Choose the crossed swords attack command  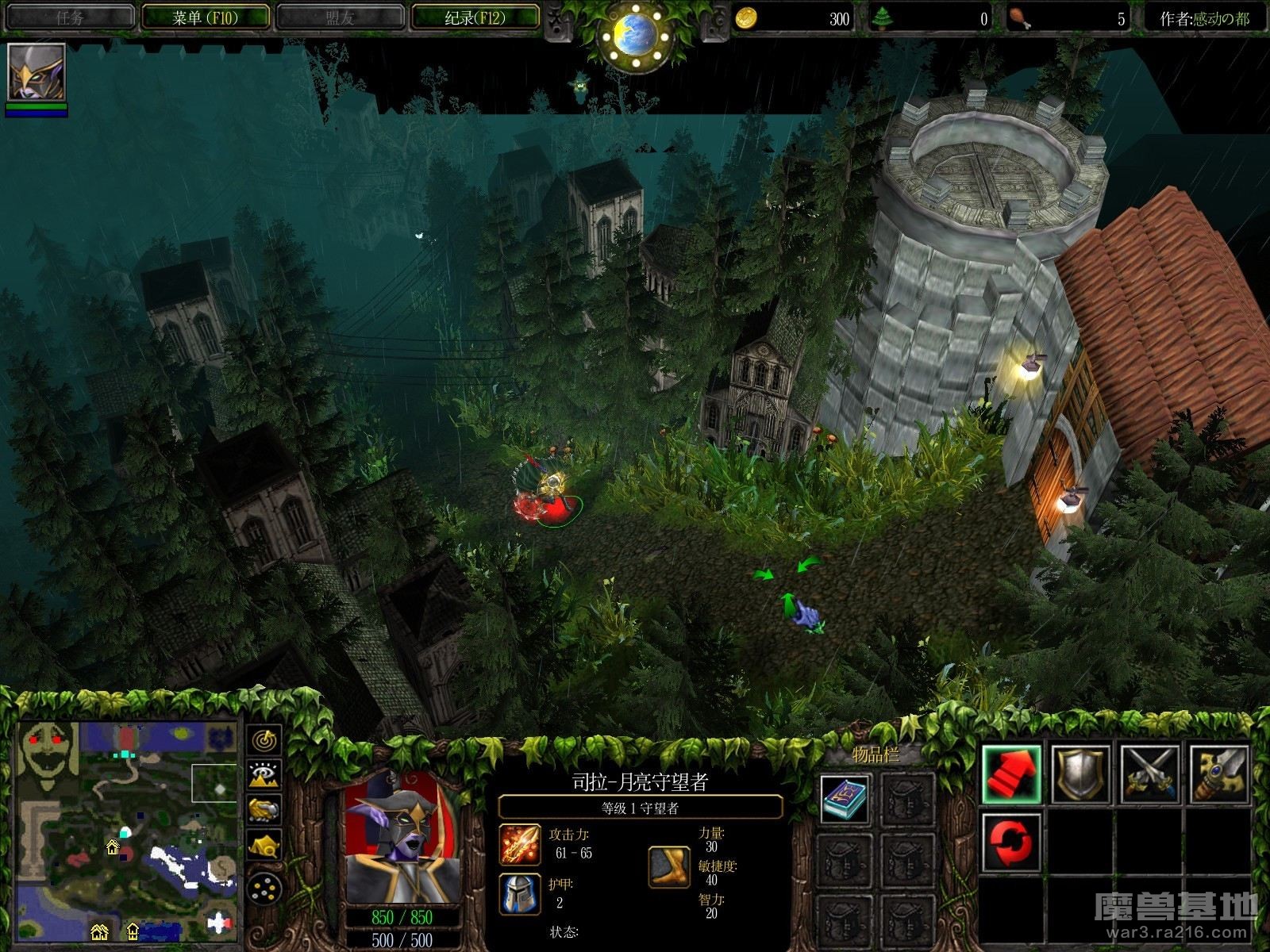pyautogui.click(x=1149, y=774)
